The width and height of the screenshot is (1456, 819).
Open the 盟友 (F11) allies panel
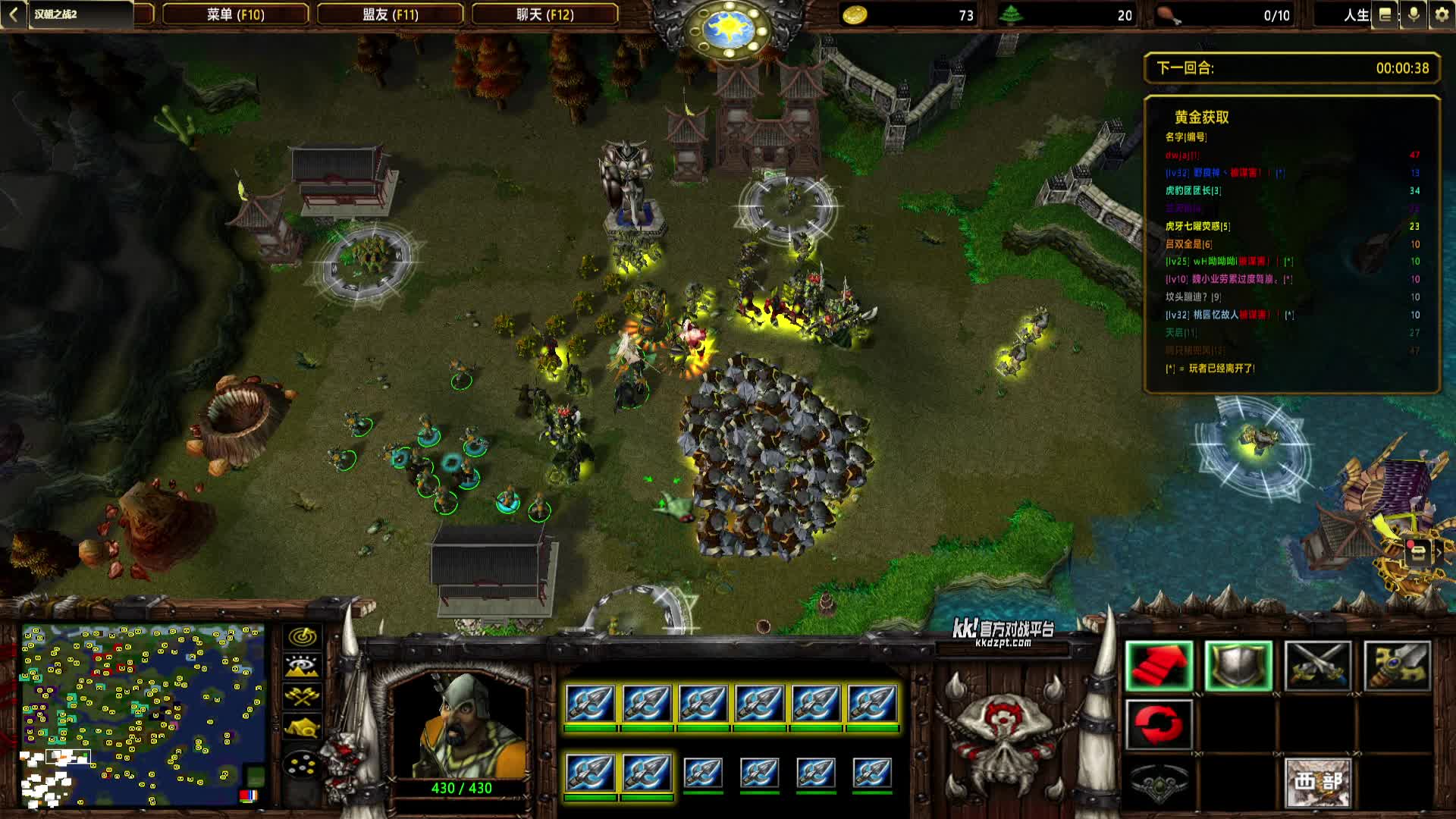pyautogui.click(x=390, y=14)
